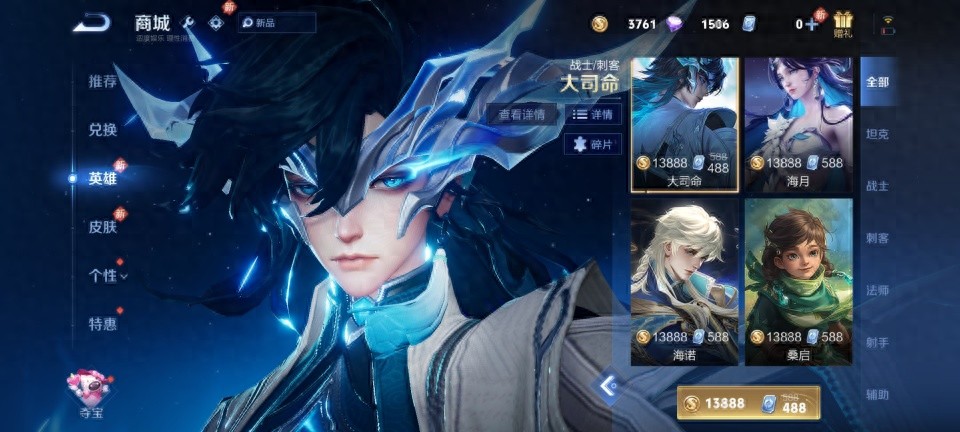Open the 特惠 deals section
960x432 pixels.
[x=103, y=324]
